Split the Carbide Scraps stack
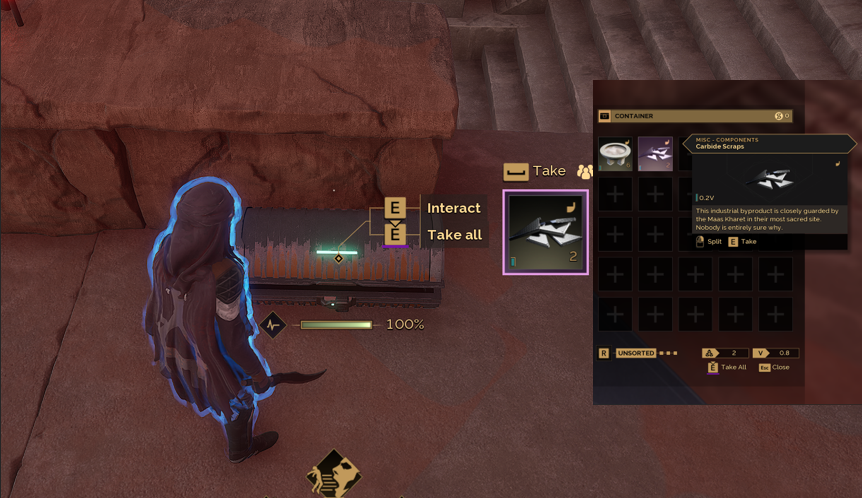Viewport: 862px width, 498px height. pyautogui.click(x=709, y=242)
